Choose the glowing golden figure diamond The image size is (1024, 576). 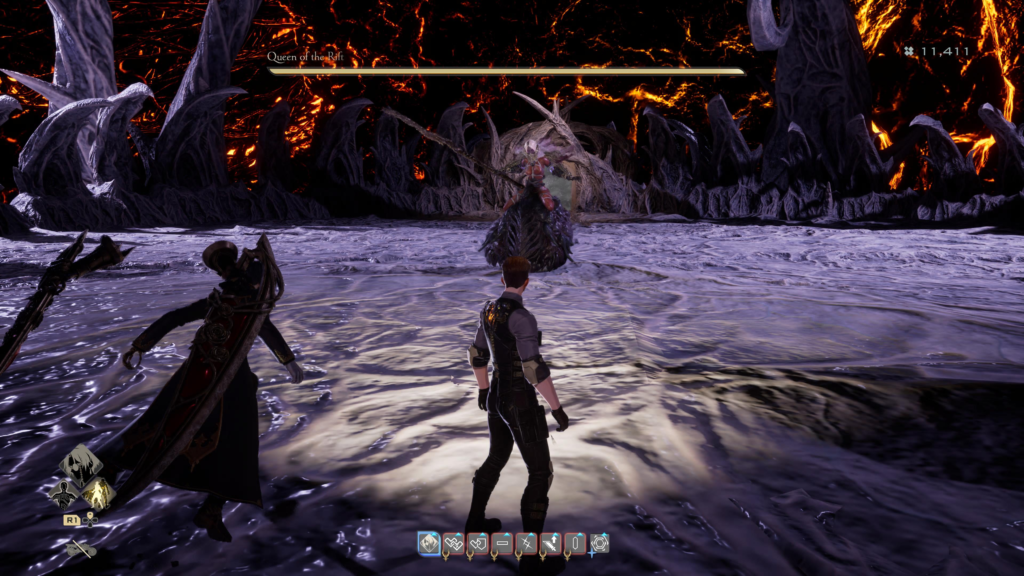pyautogui.click(x=98, y=492)
